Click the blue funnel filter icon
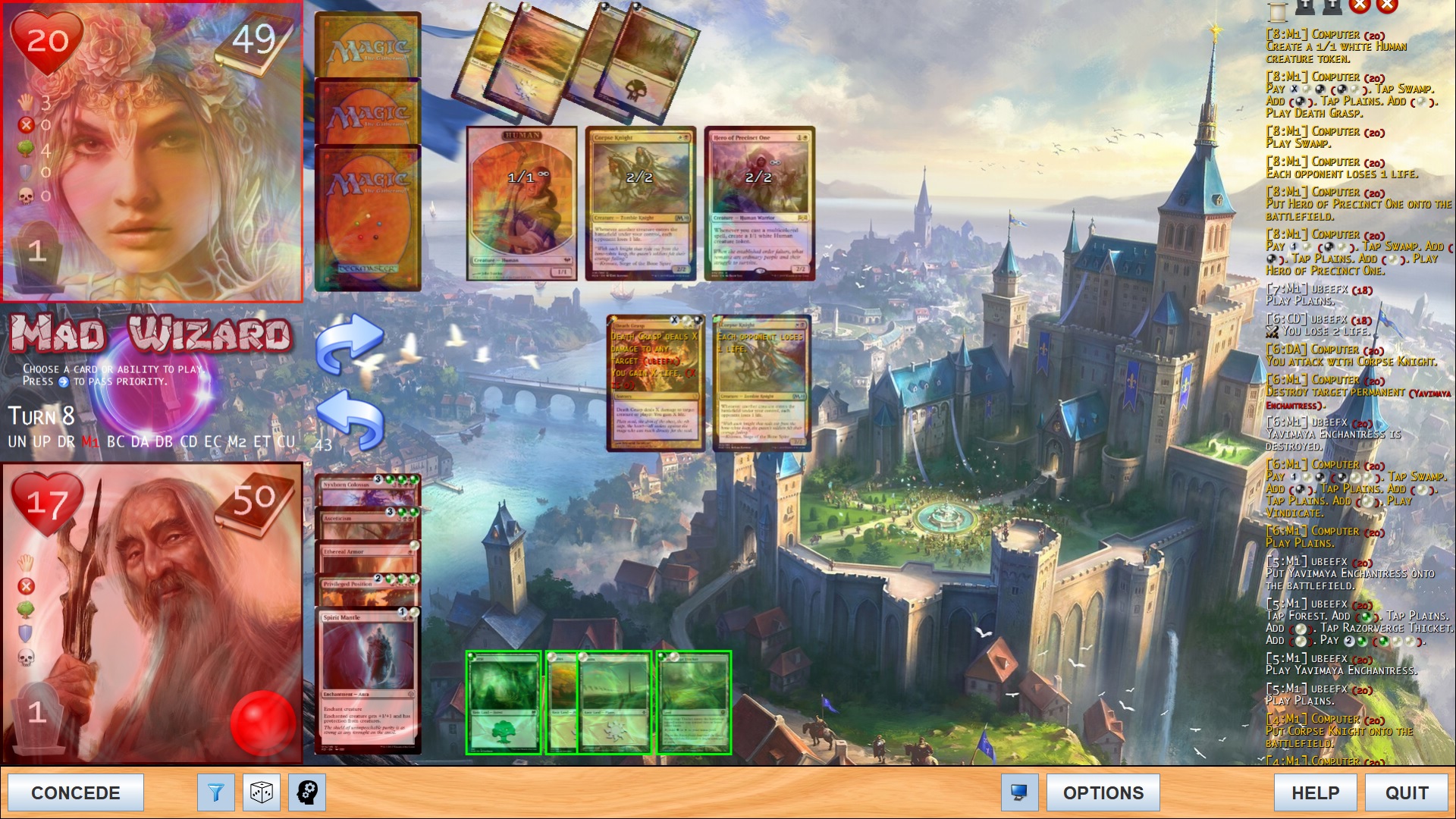This screenshot has width=1456, height=819. 216,792
